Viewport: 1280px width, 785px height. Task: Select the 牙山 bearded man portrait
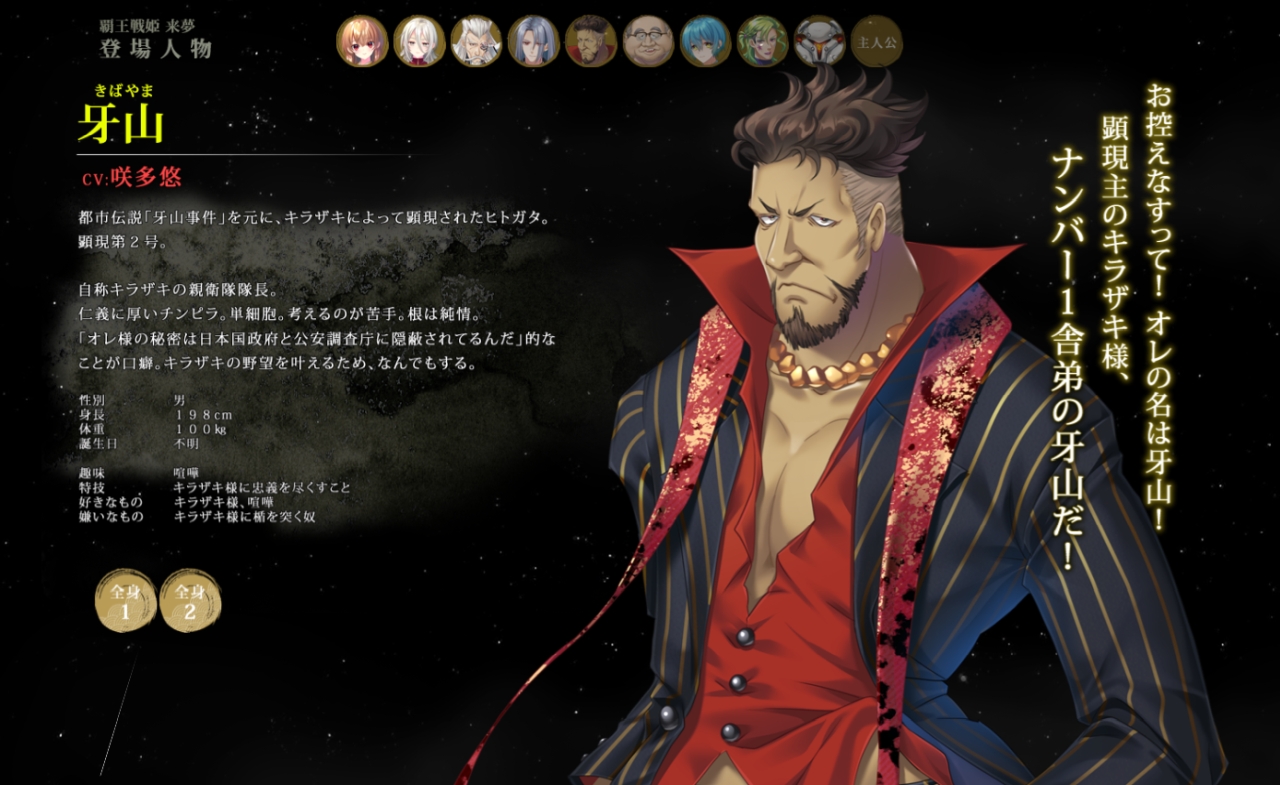pyautogui.click(x=591, y=41)
